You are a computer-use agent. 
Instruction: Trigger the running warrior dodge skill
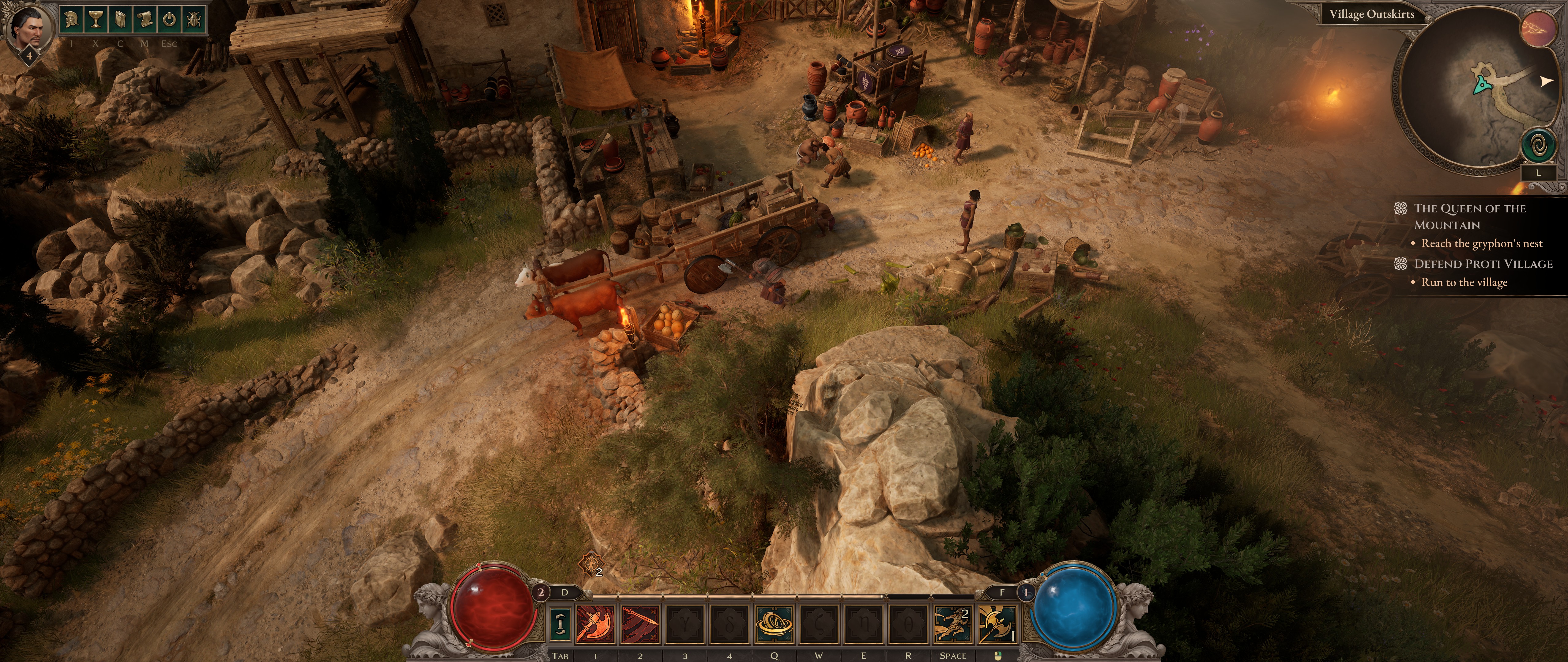[953, 624]
